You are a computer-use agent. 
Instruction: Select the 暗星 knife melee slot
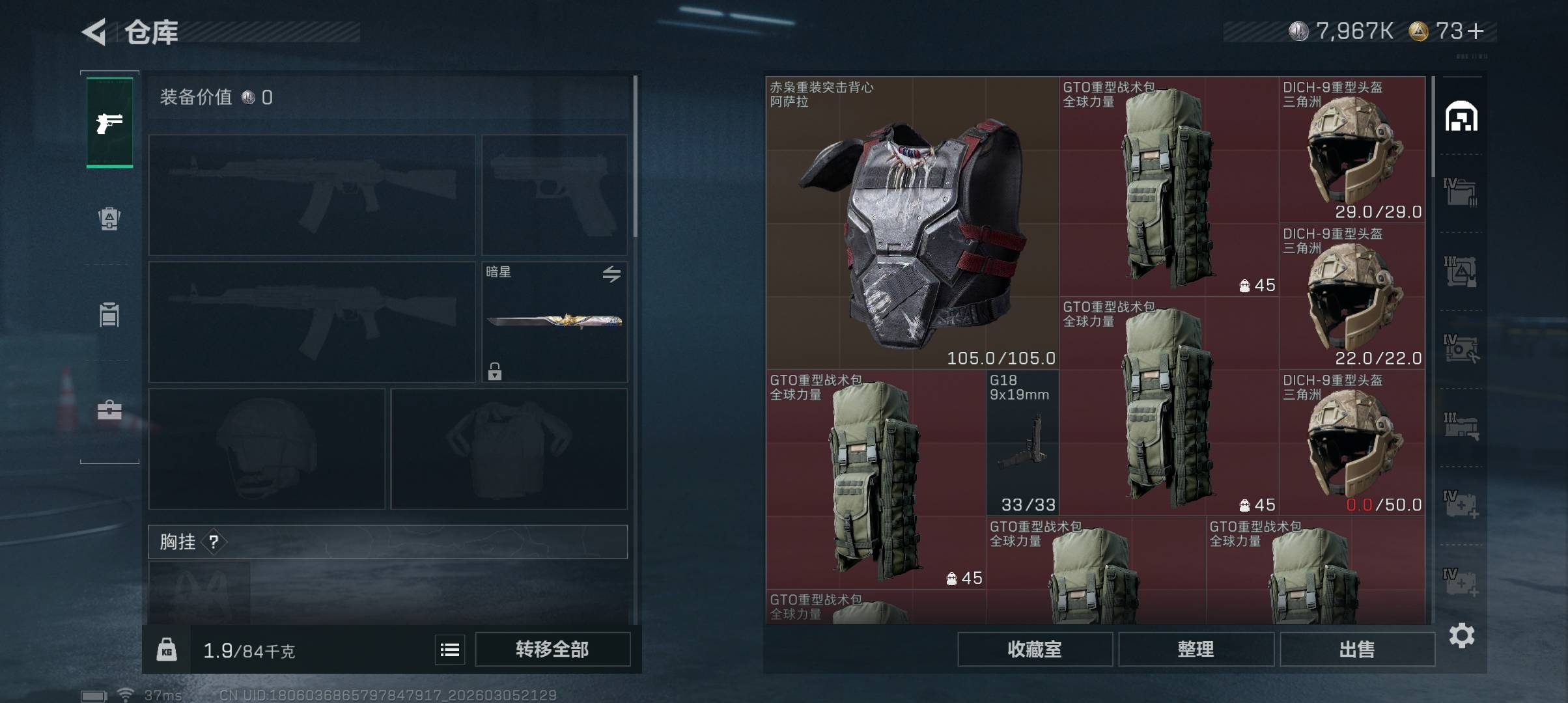pos(554,322)
